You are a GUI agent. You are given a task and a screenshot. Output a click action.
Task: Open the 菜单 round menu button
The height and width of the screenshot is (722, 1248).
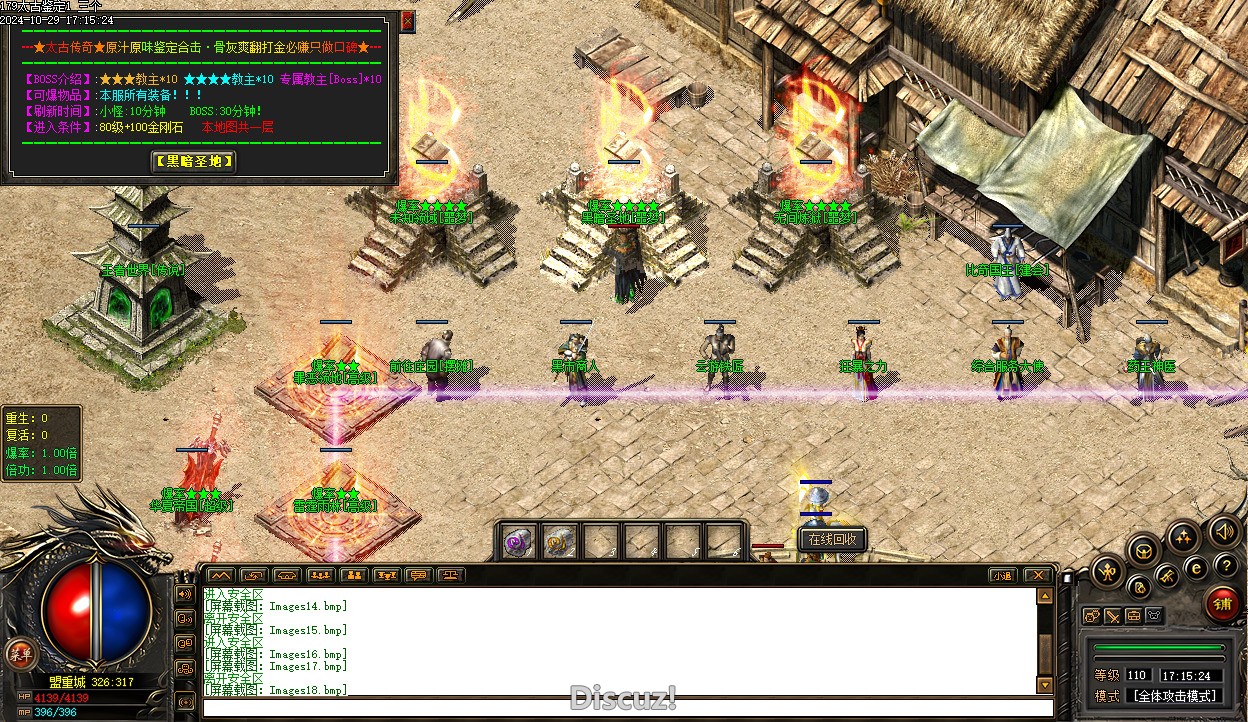(18, 654)
